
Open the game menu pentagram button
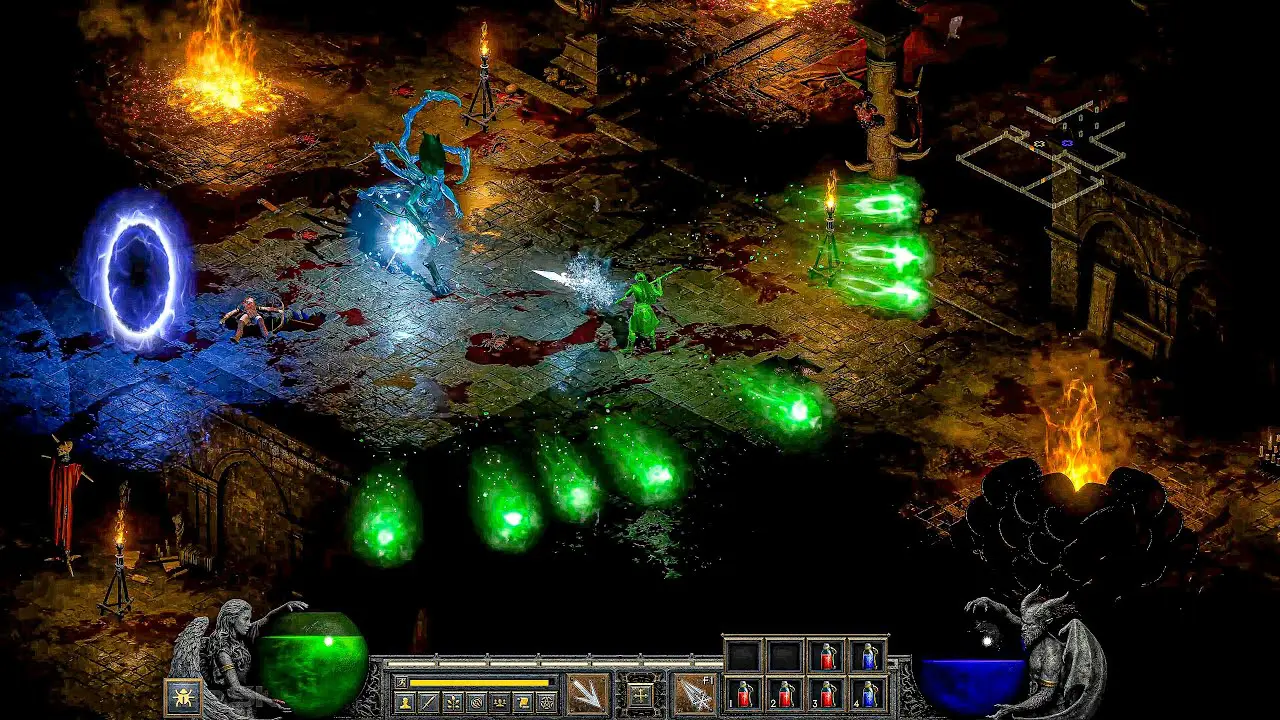547,702
